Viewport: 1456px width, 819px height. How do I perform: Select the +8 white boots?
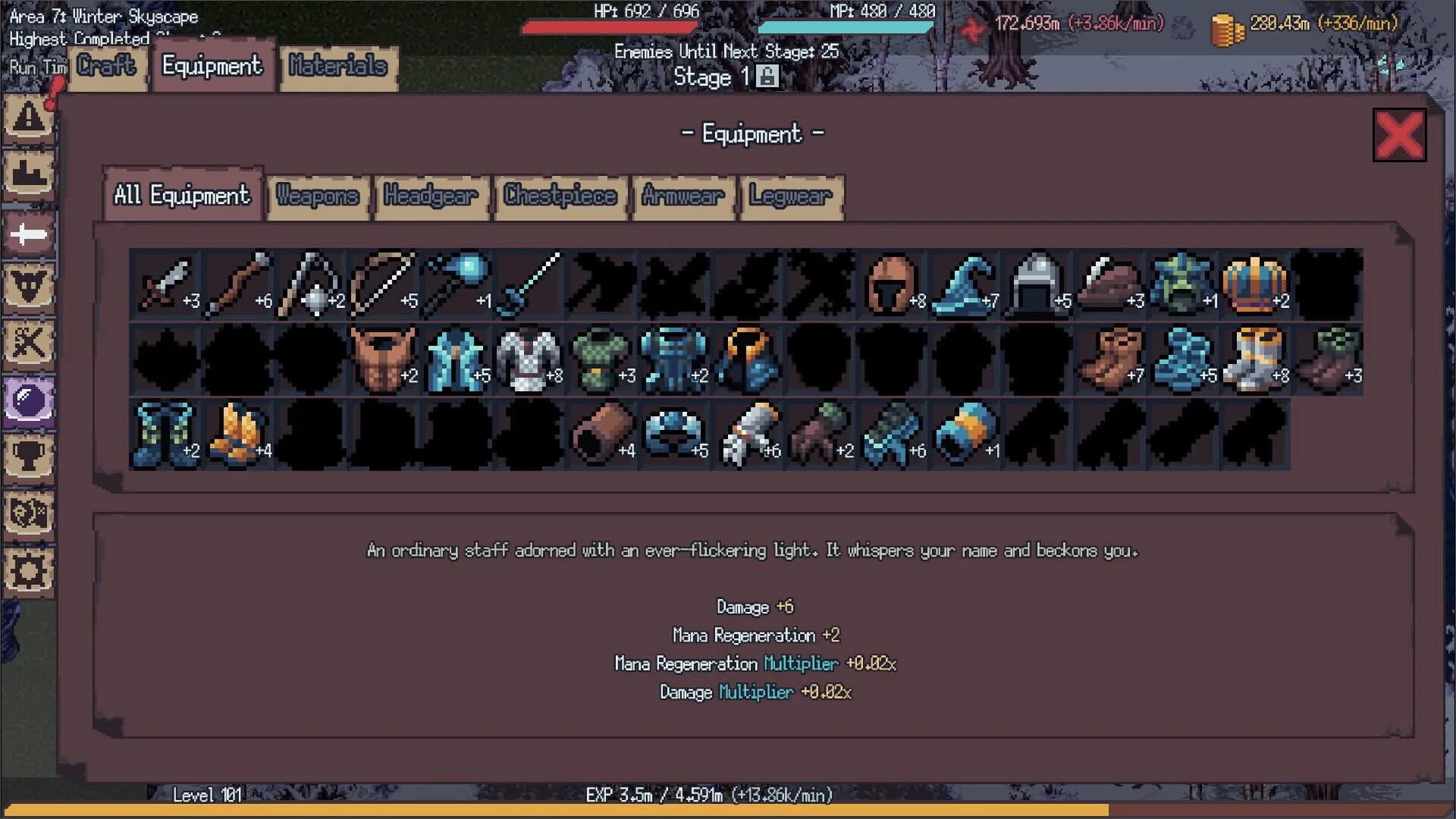click(1254, 358)
